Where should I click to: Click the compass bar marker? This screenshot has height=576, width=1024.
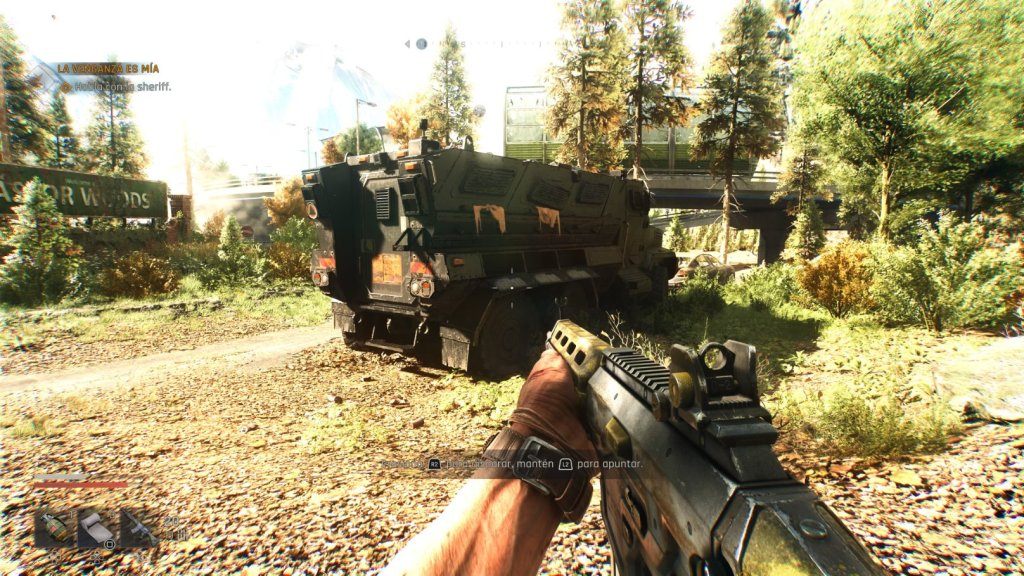tap(421, 44)
